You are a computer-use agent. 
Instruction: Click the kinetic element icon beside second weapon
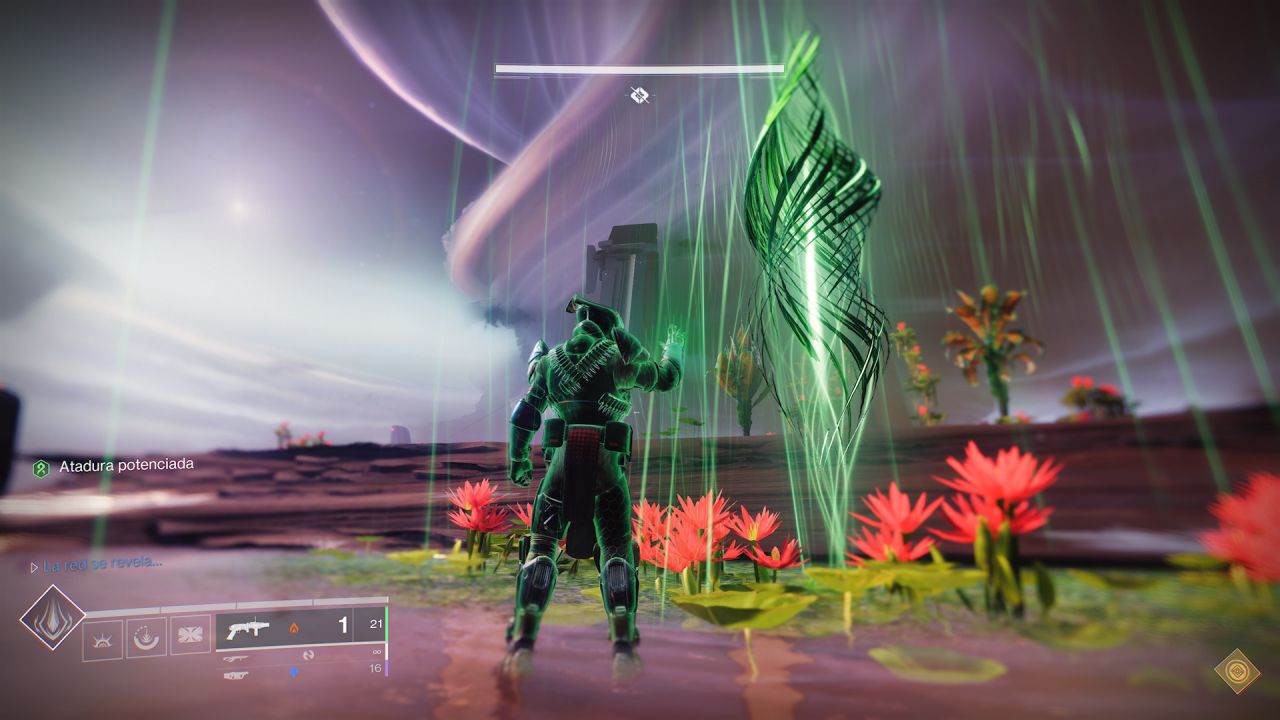click(x=310, y=654)
